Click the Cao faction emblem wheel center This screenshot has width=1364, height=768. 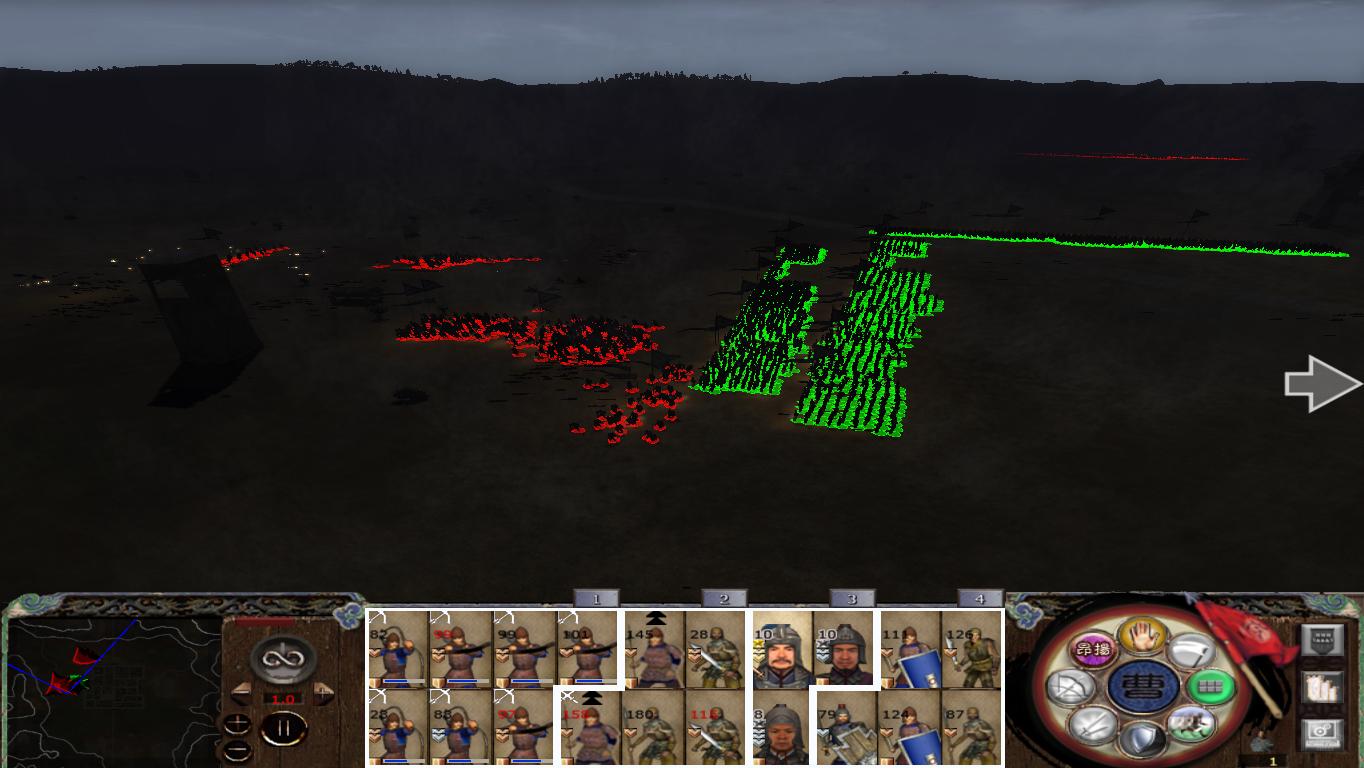click(1142, 687)
